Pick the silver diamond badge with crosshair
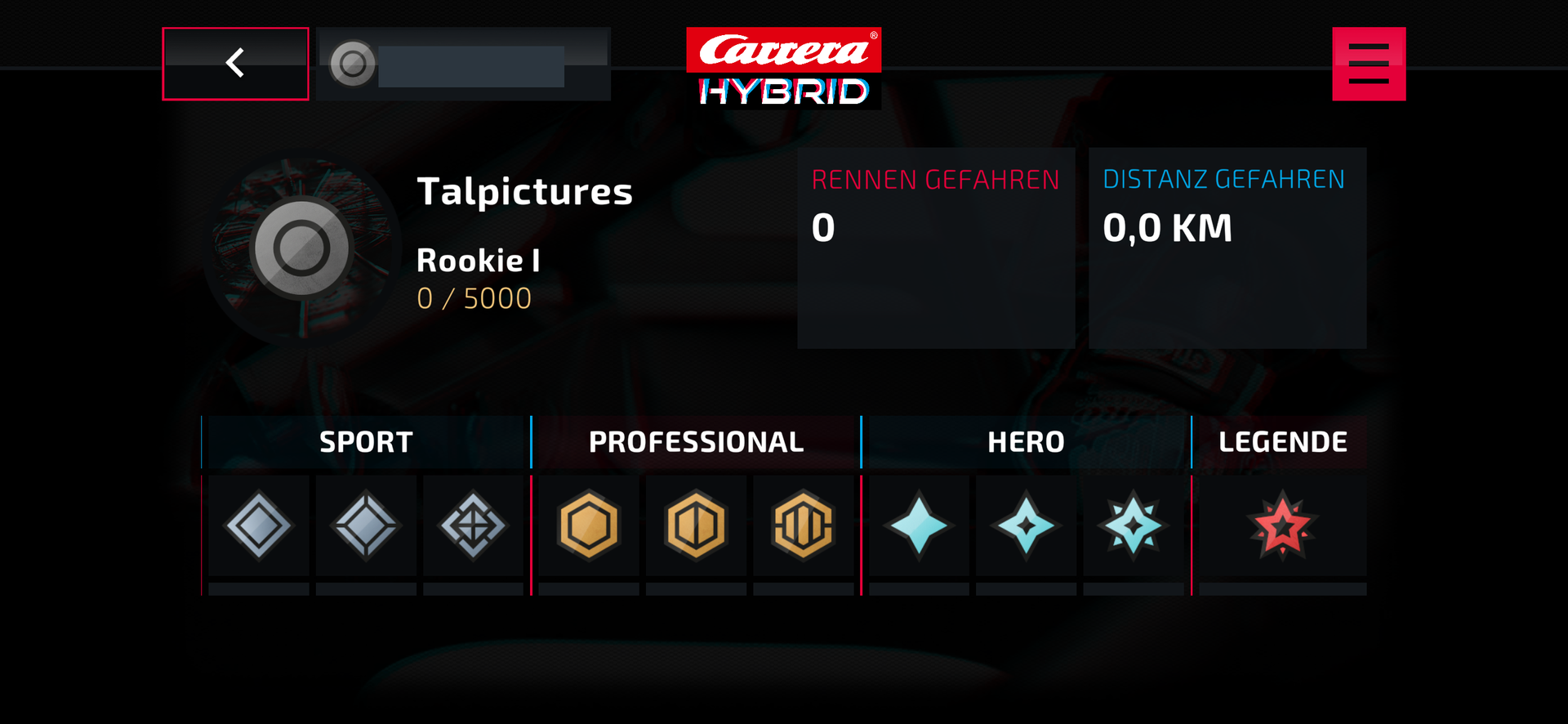The image size is (1568, 724). tap(473, 525)
